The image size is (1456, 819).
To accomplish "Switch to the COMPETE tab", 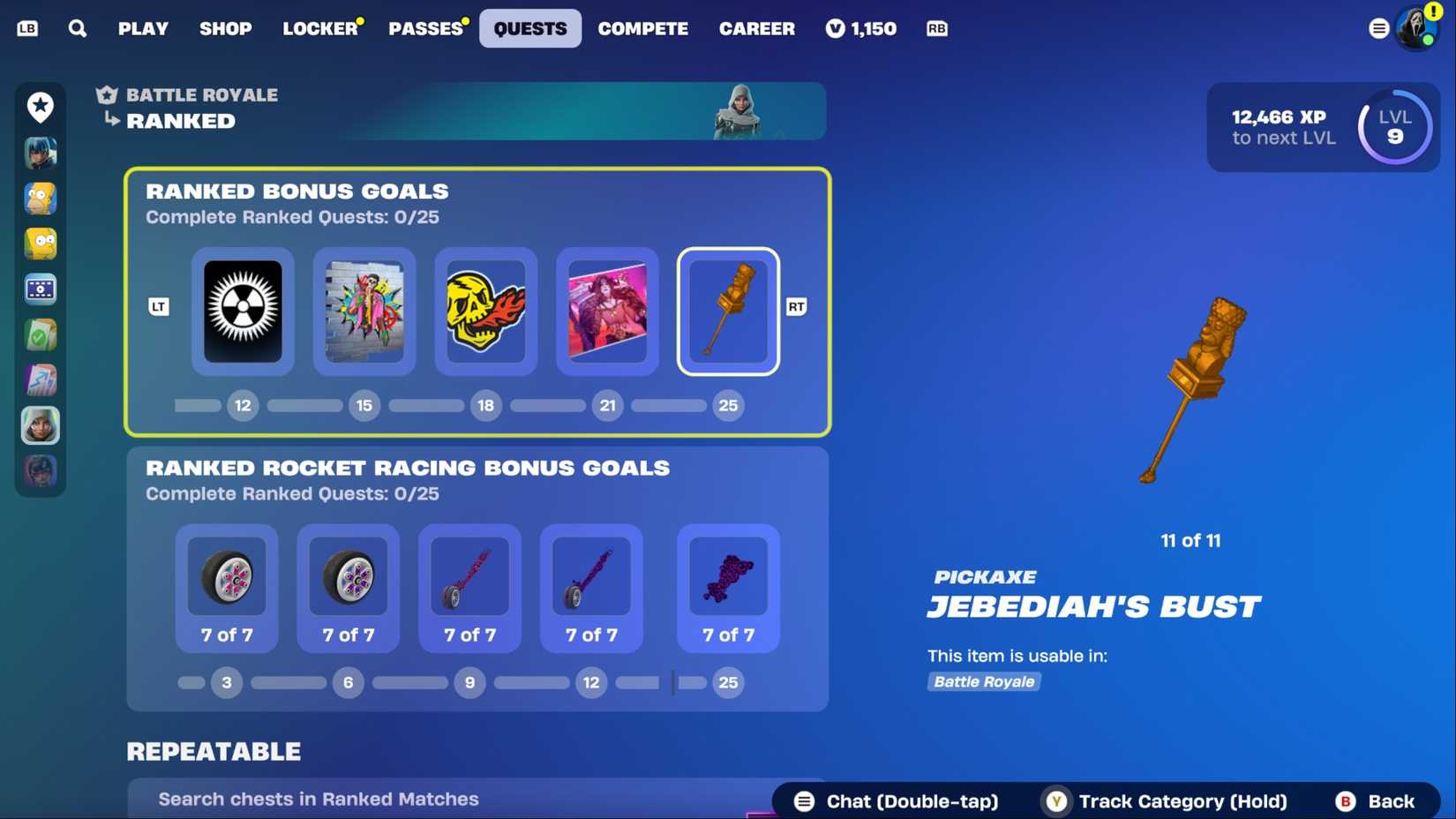I will (643, 28).
